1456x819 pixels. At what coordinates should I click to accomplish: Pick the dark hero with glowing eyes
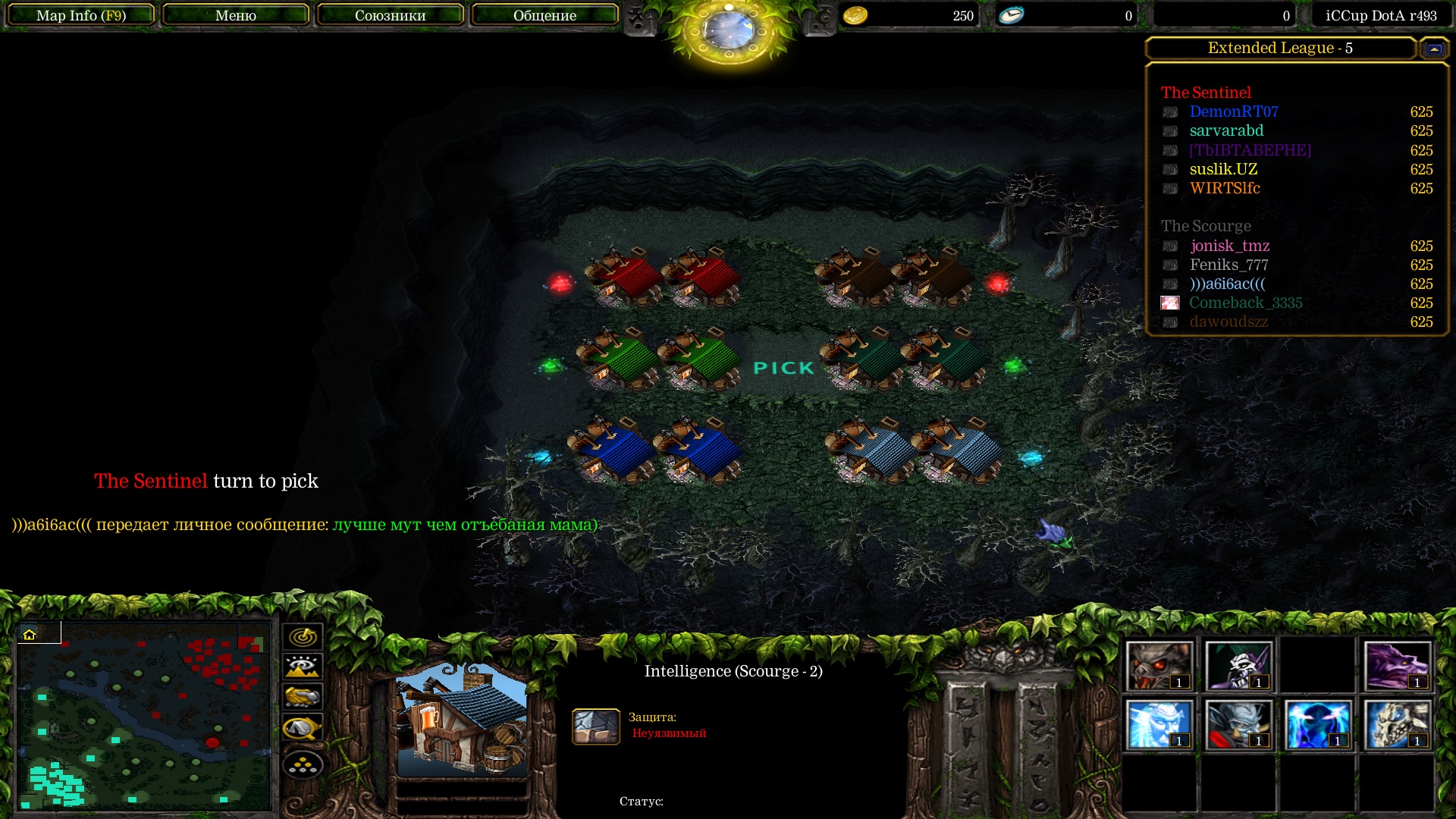tap(1317, 724)
